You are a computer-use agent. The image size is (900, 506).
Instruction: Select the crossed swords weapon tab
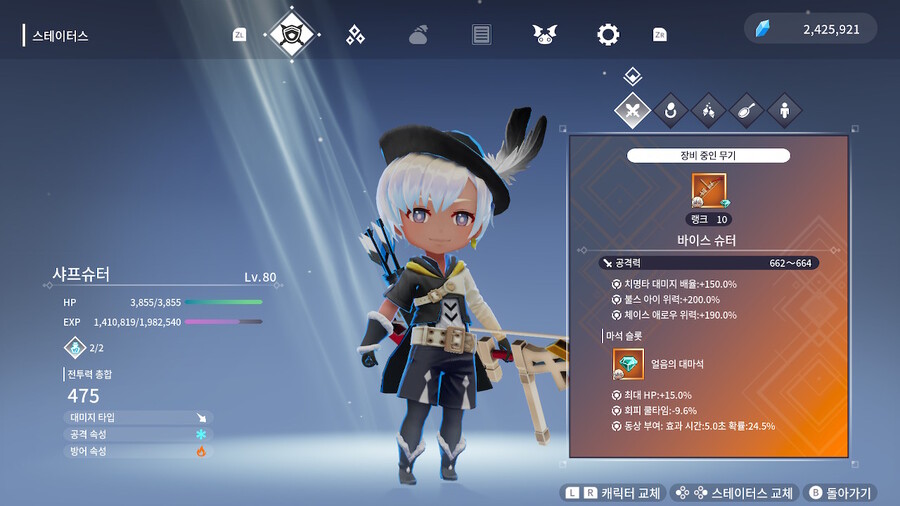[632, 110]
